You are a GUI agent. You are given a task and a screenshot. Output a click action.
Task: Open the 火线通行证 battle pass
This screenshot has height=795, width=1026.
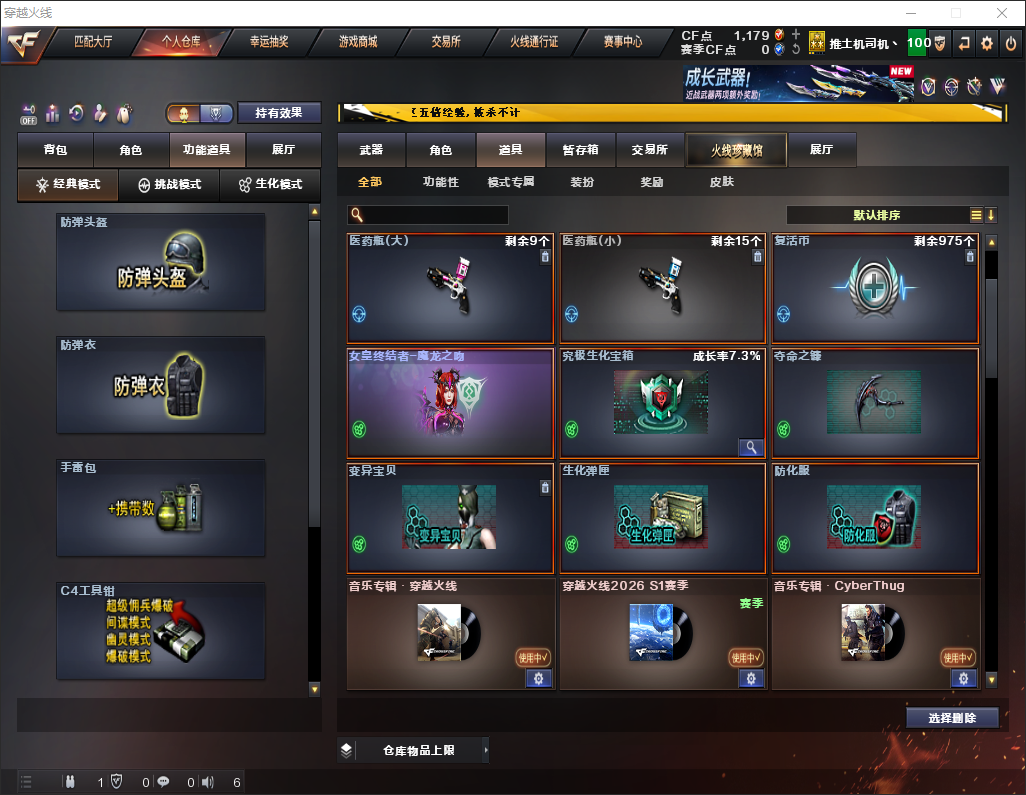(534, 42)
